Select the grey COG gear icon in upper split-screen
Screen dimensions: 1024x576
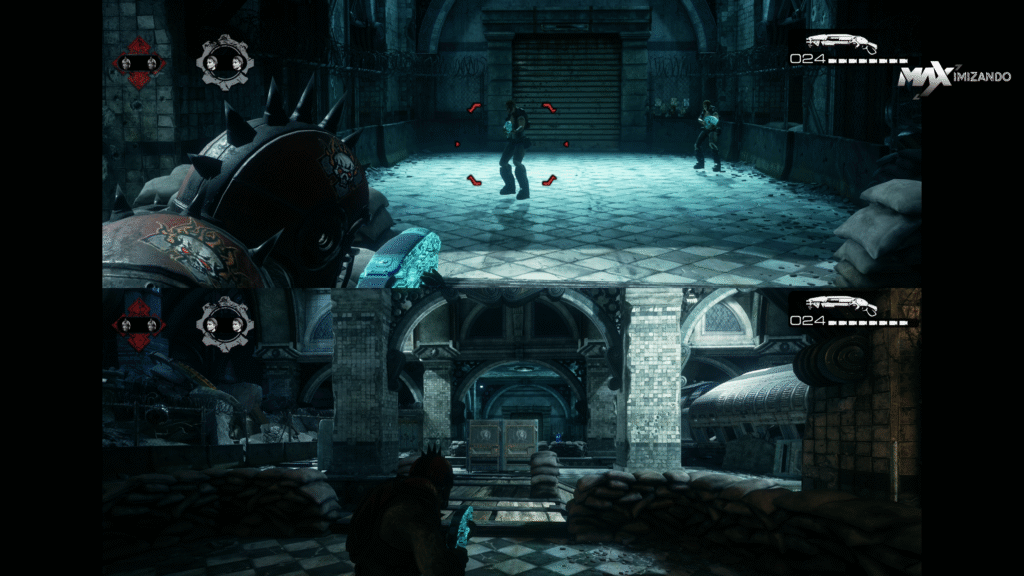click(x=225, y=62)
